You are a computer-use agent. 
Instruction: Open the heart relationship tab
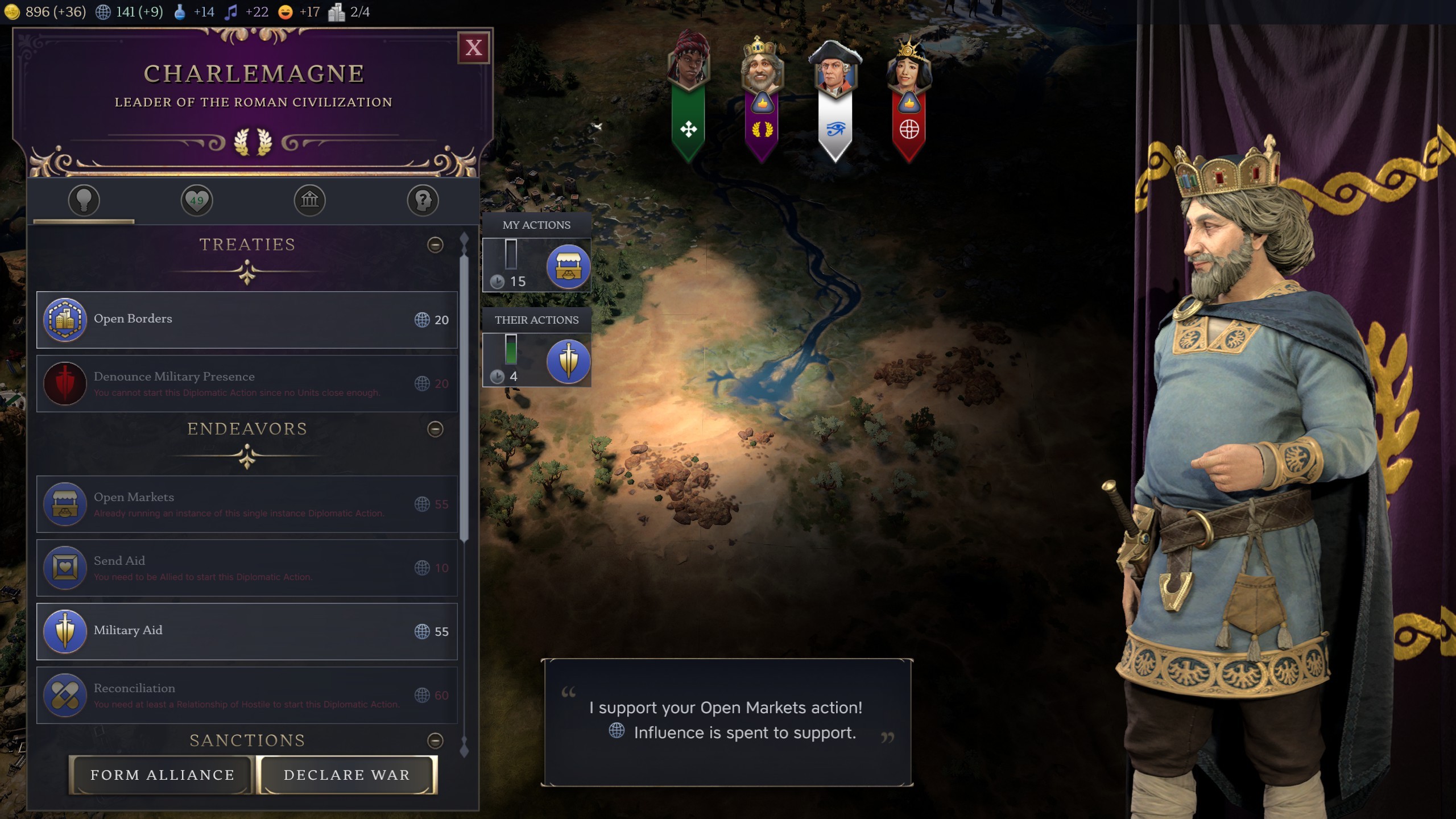pos(197,200)
